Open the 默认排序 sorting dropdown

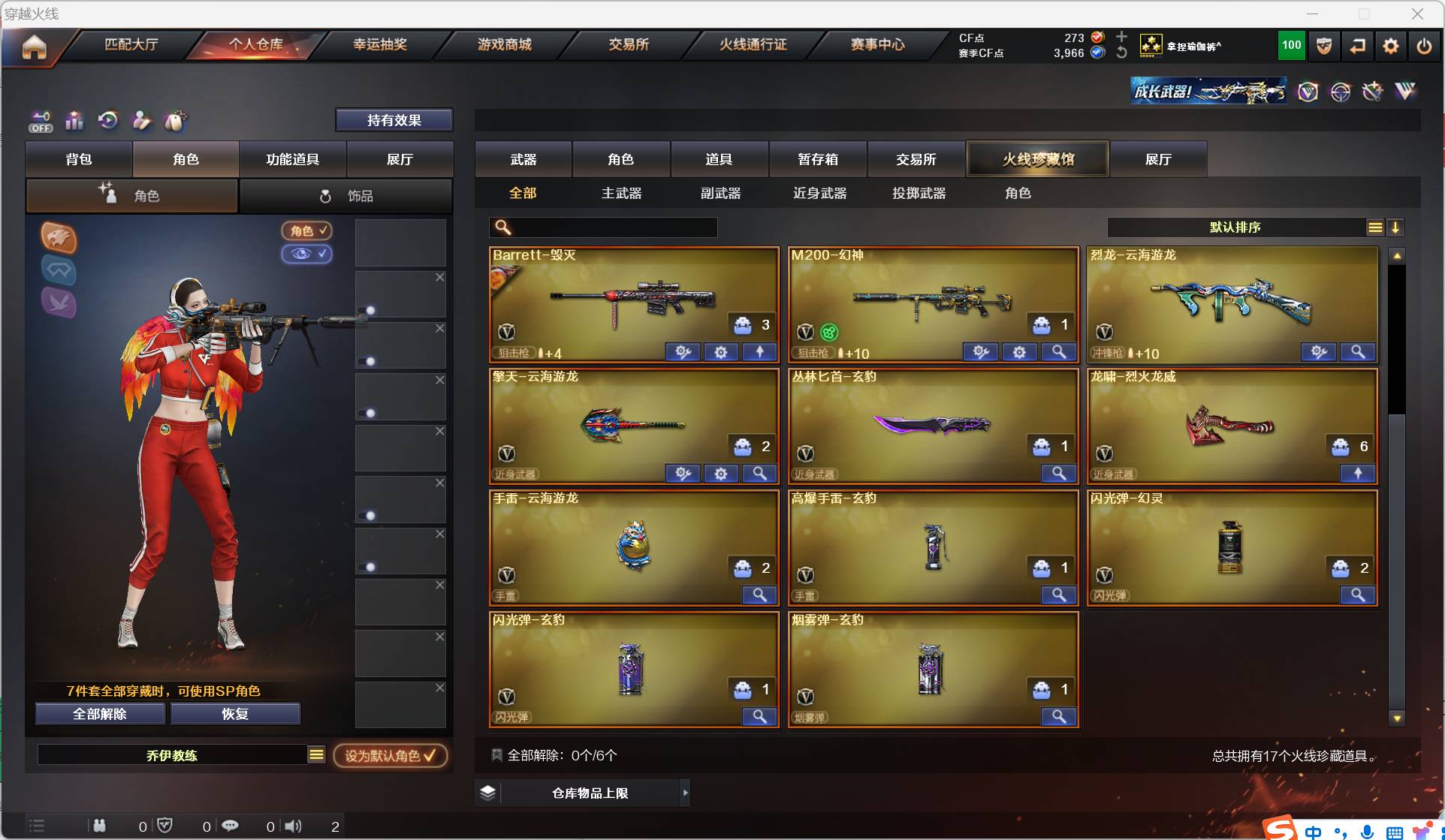[x=1234, y=227]
